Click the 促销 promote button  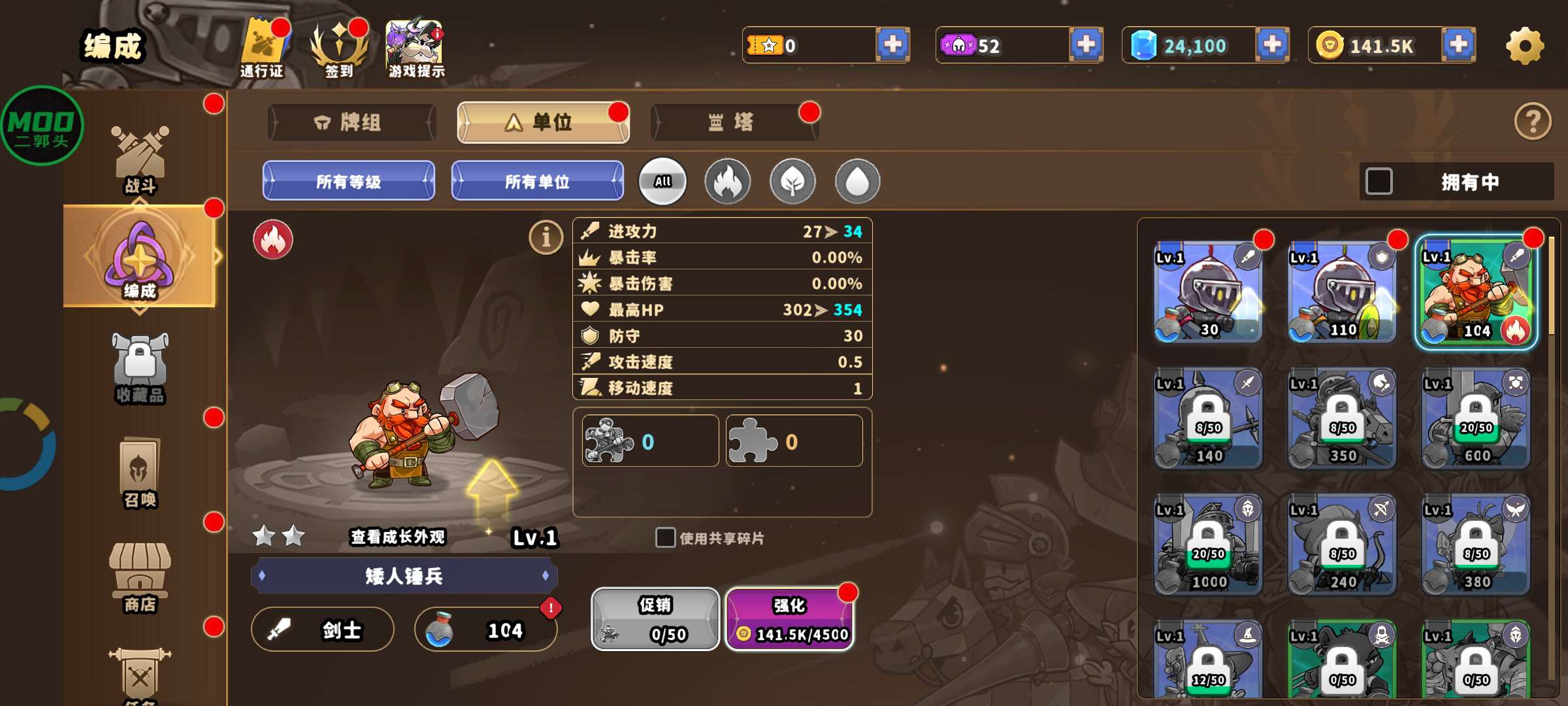655,618
